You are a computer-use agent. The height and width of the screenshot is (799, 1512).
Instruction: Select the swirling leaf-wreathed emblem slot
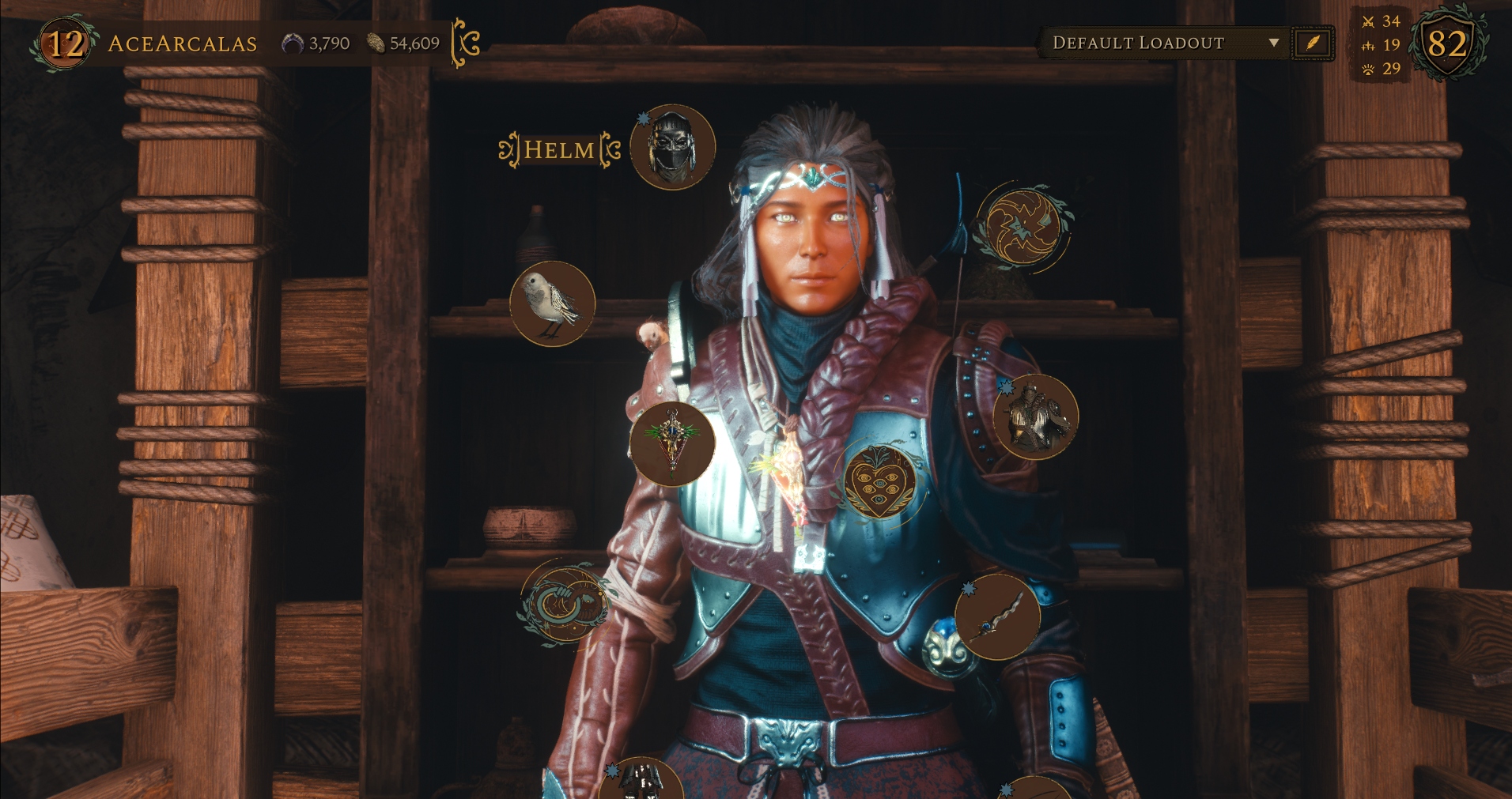[x=1020, y=227]
